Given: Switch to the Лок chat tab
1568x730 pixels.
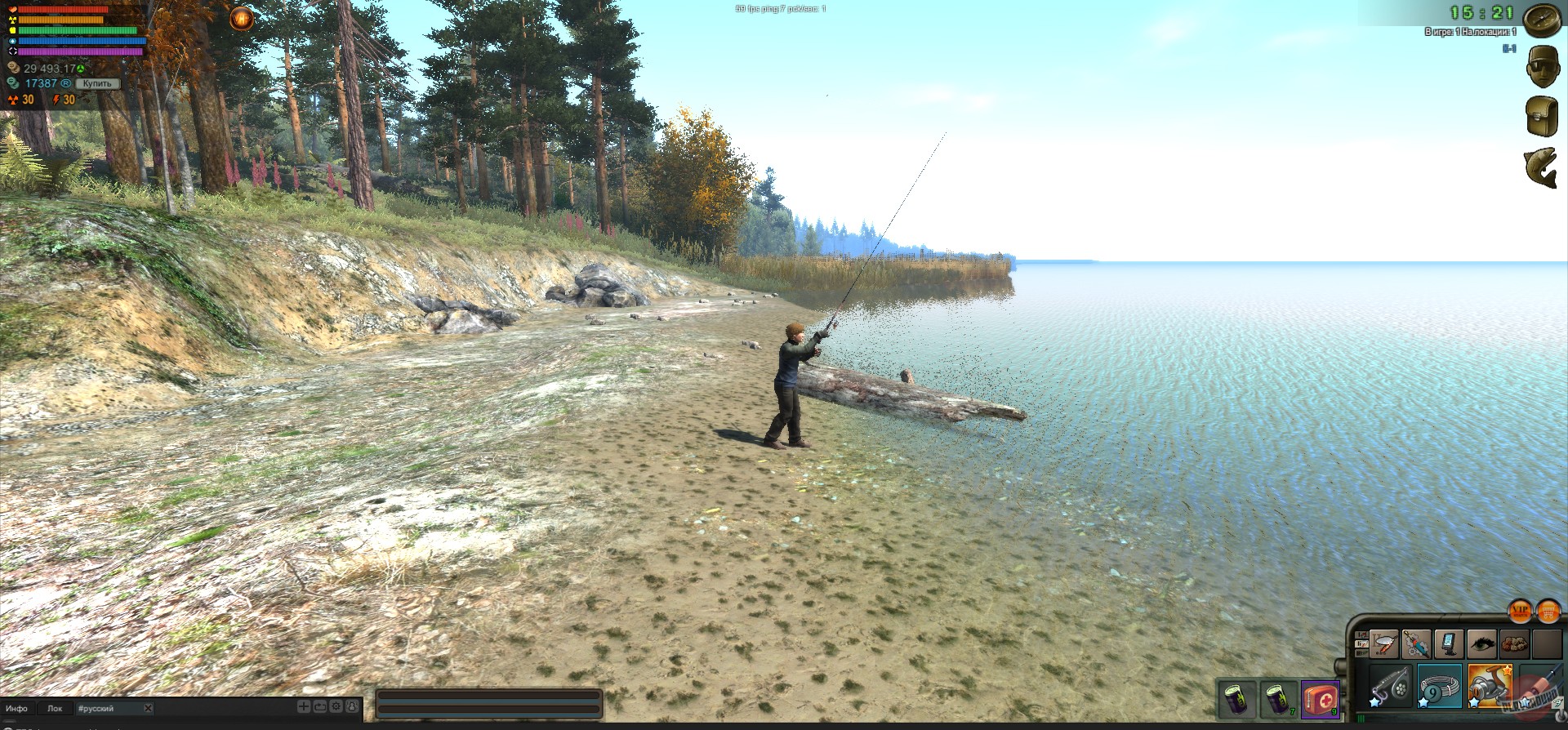Looking at the screenshot, I should [56, 708].
